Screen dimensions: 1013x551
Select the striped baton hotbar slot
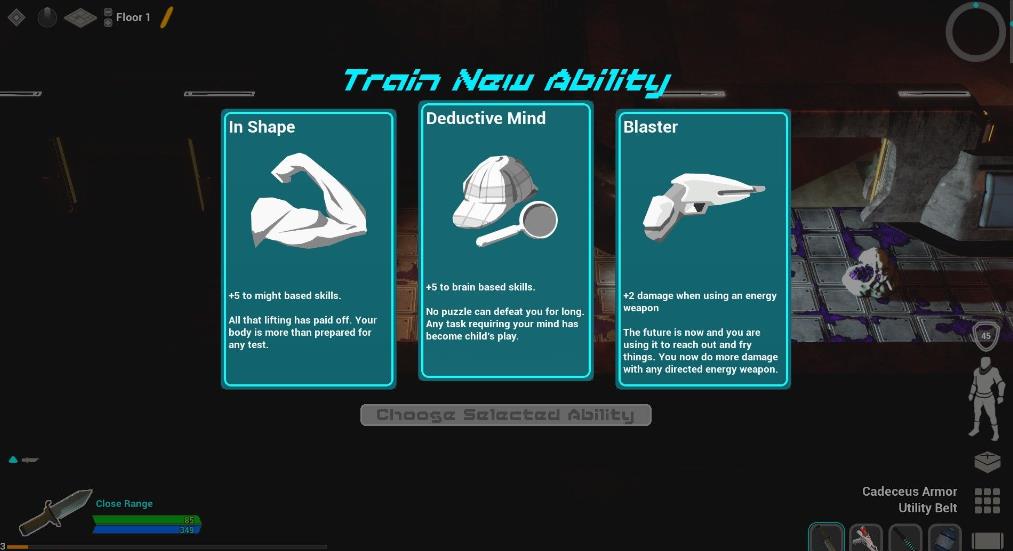click(x=906, y=538)
